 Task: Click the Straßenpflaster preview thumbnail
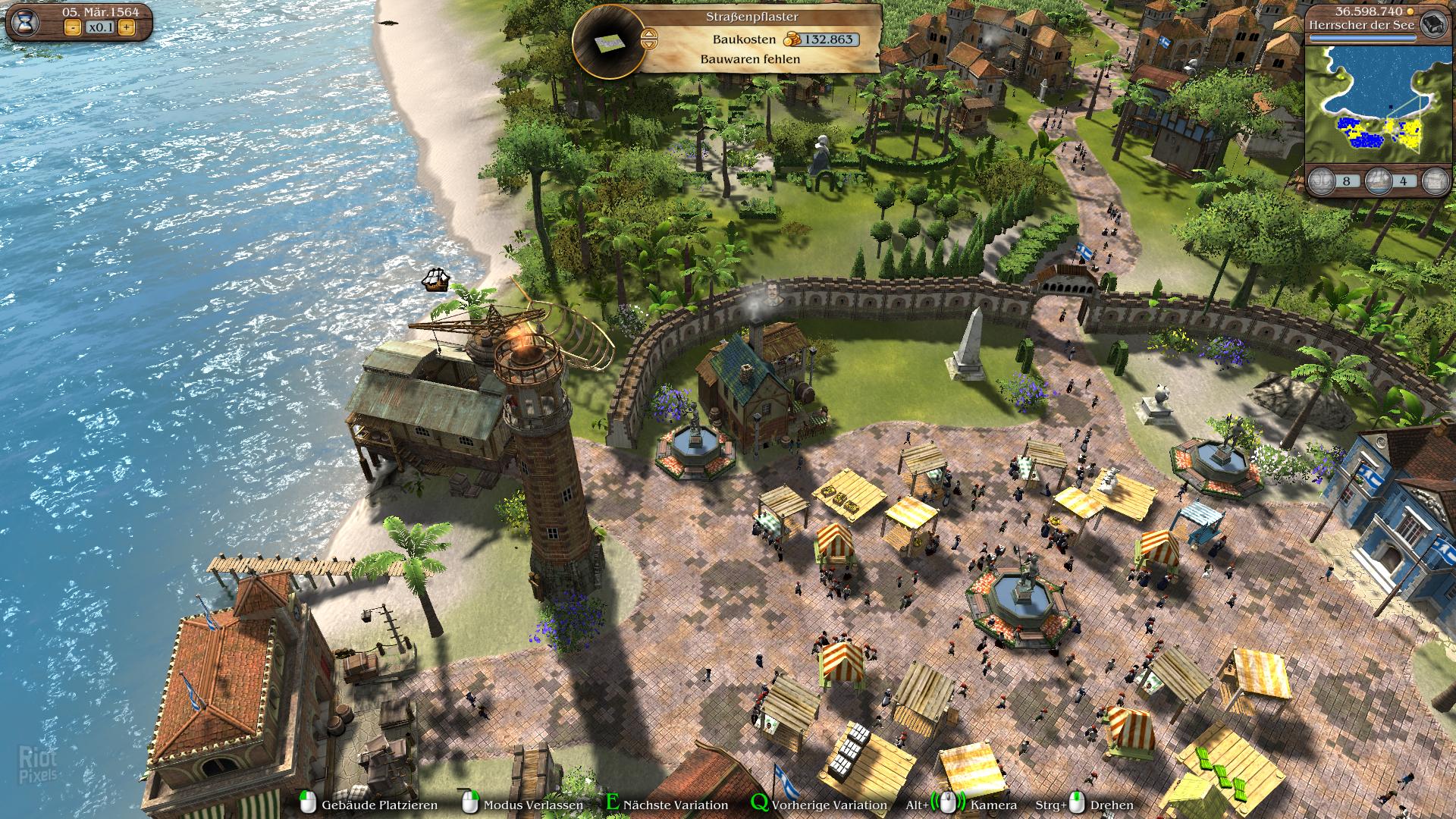point(610,44)
